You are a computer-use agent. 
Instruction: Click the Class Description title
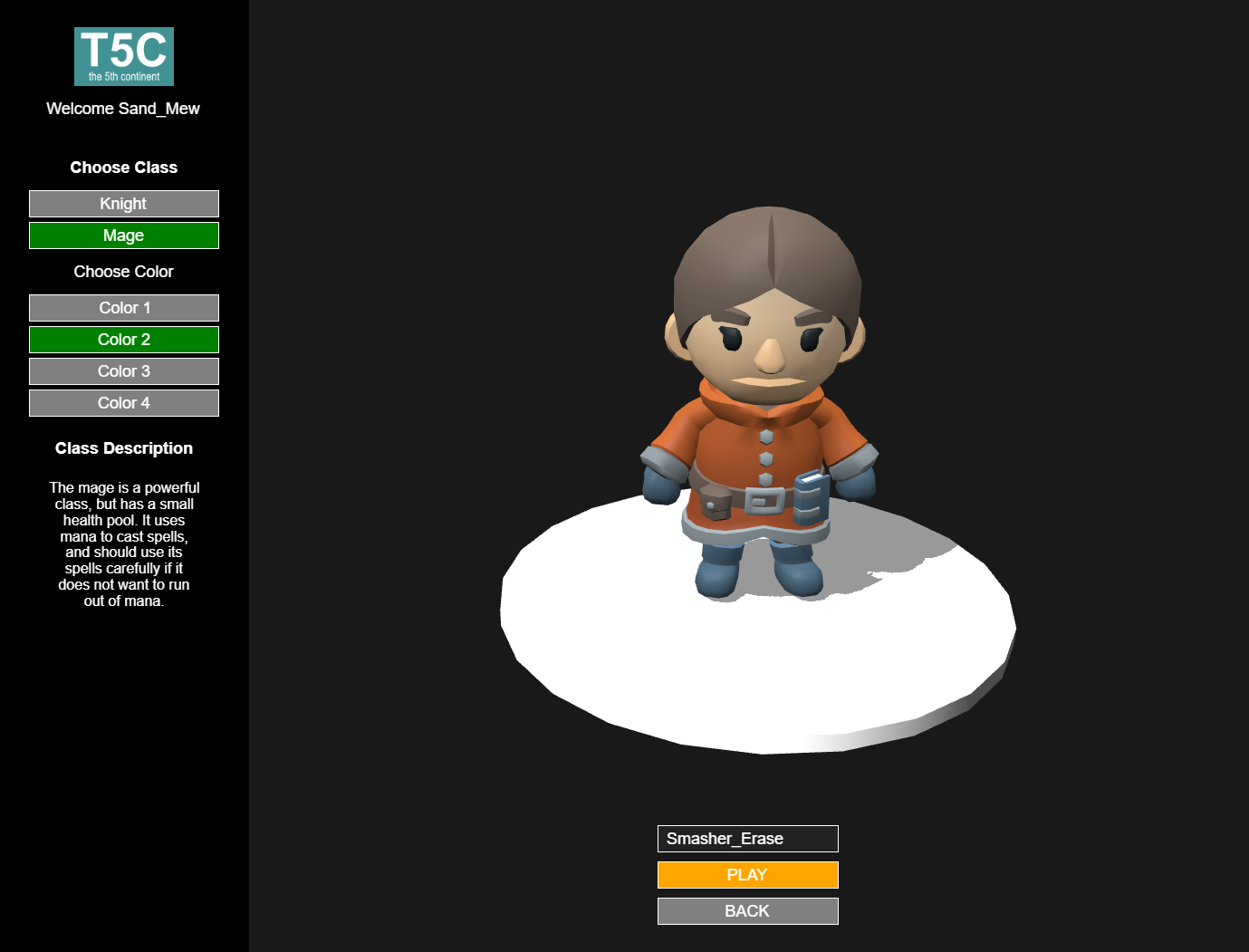tap(123, 447)
